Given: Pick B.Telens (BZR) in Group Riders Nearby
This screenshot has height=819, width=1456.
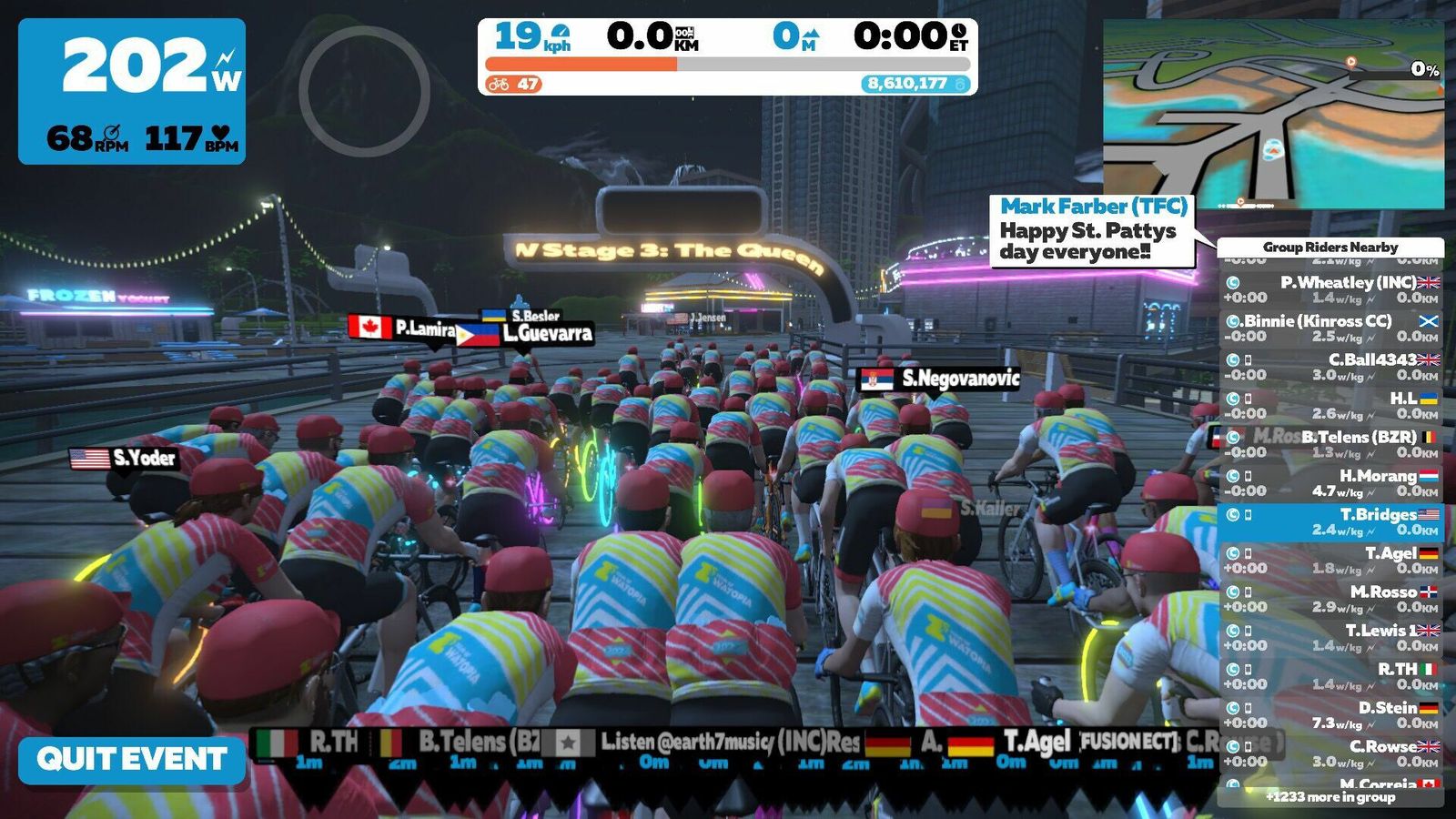Looking at the screenshot, I should [x=1330, y=444].
